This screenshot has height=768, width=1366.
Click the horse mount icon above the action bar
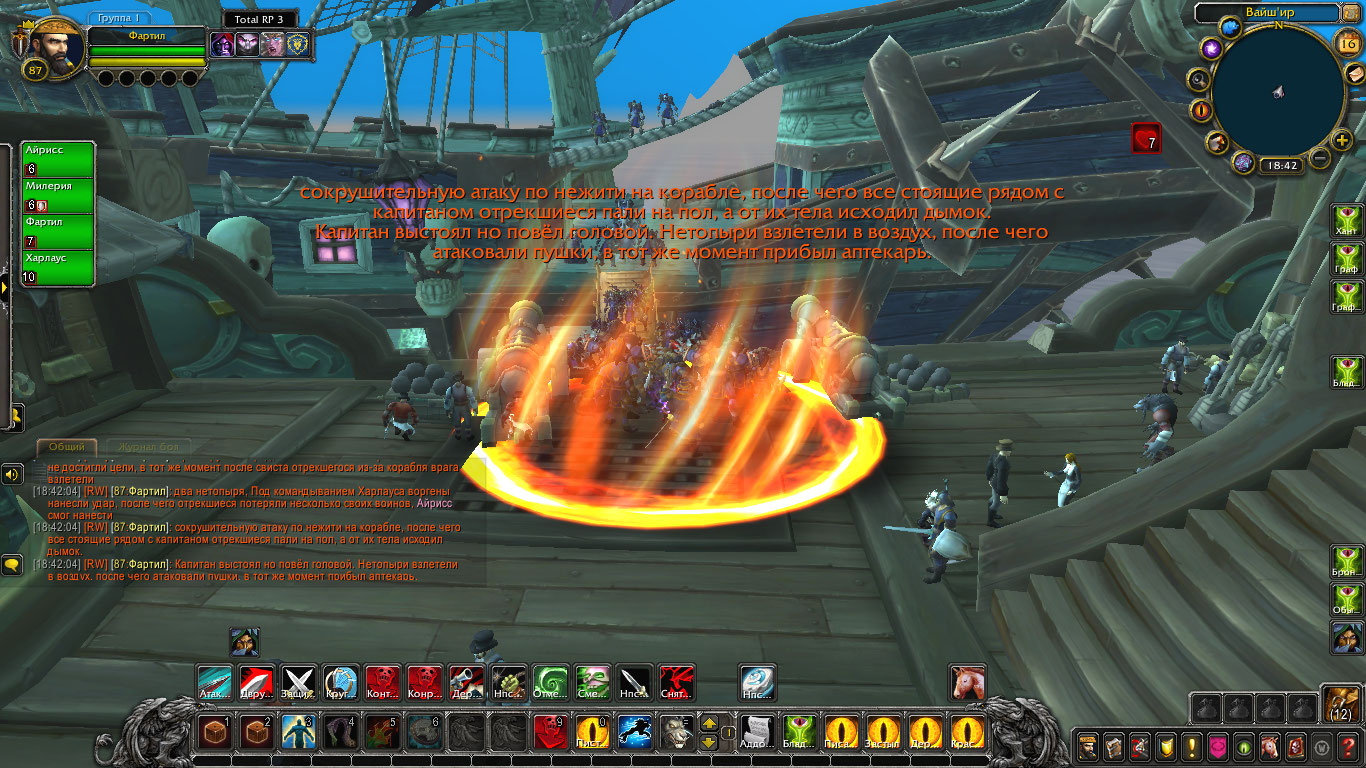pyautogui.click(x=967, y=682)
